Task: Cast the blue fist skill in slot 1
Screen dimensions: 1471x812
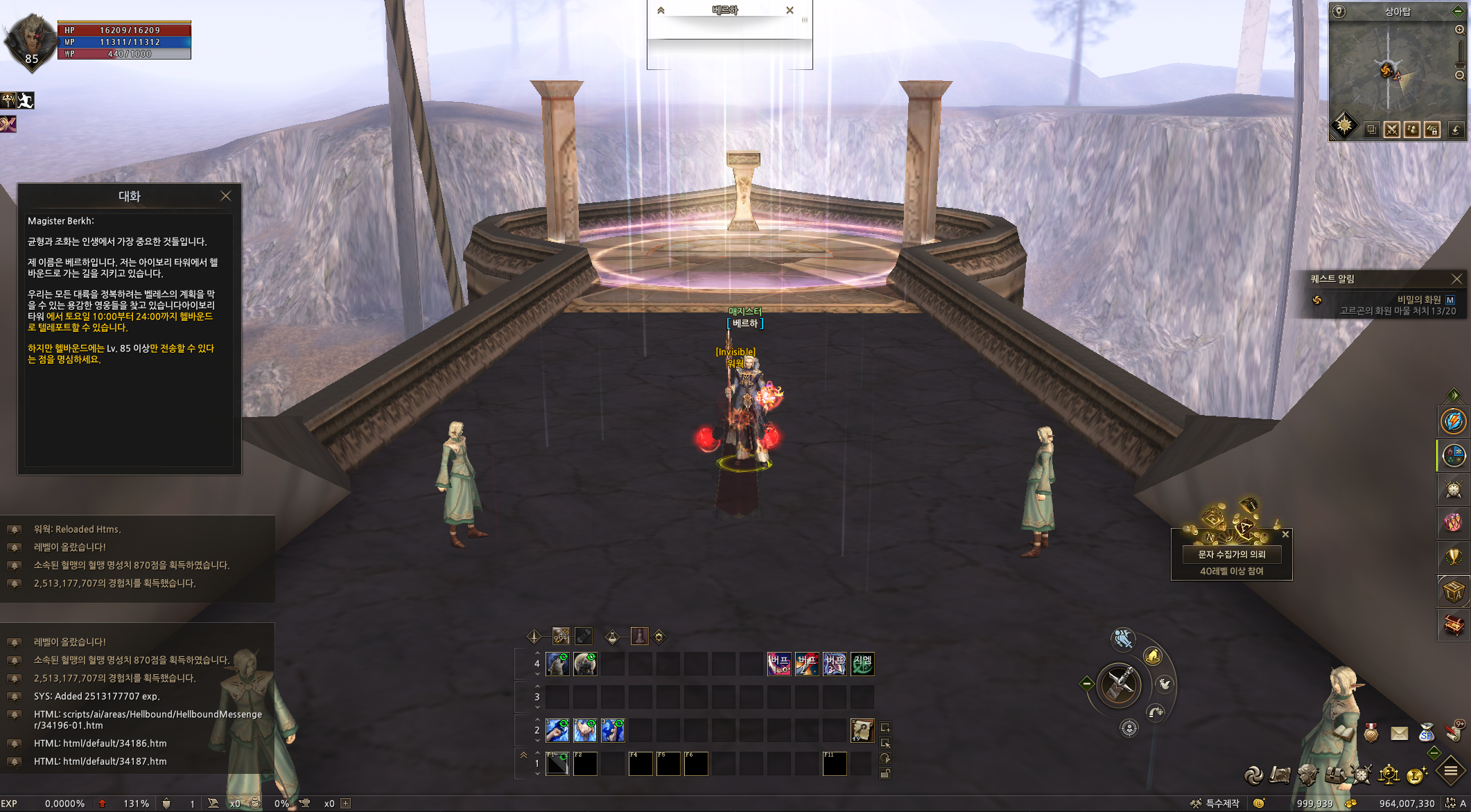Action: pyautogui.click(x=557, y=730)
